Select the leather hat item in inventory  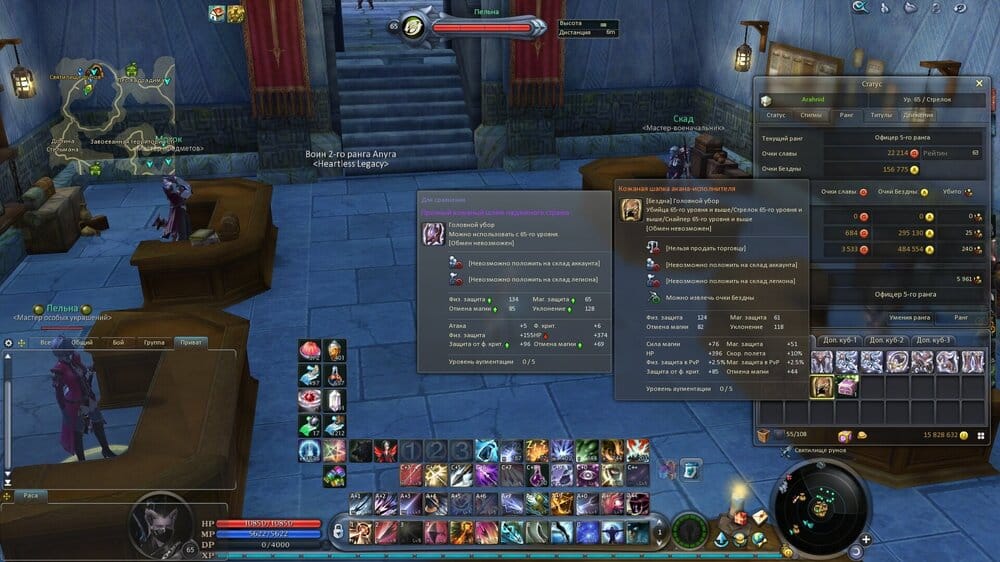click(822, 386)
